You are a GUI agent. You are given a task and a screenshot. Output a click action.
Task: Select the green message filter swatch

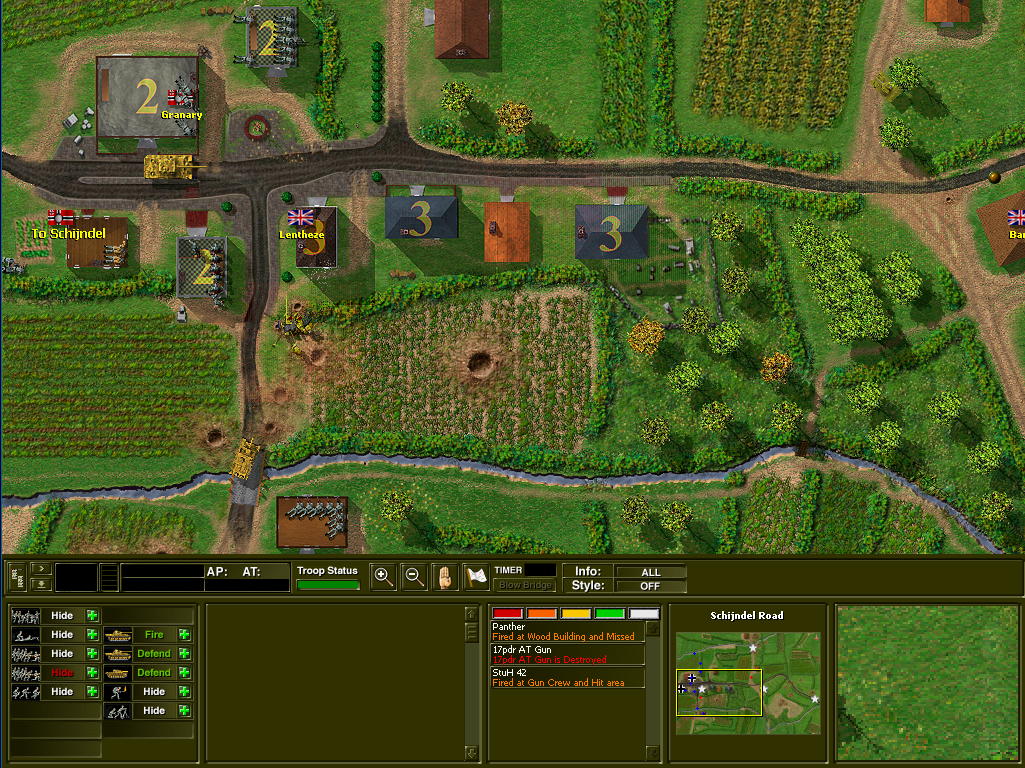(x=610, y=613)
